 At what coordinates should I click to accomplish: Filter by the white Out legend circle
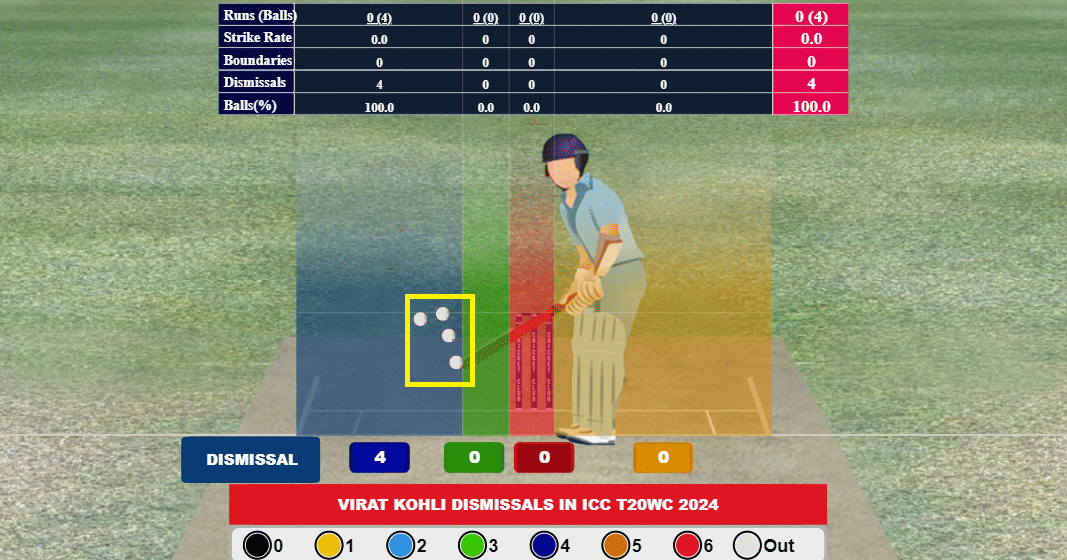coord(748,545)
